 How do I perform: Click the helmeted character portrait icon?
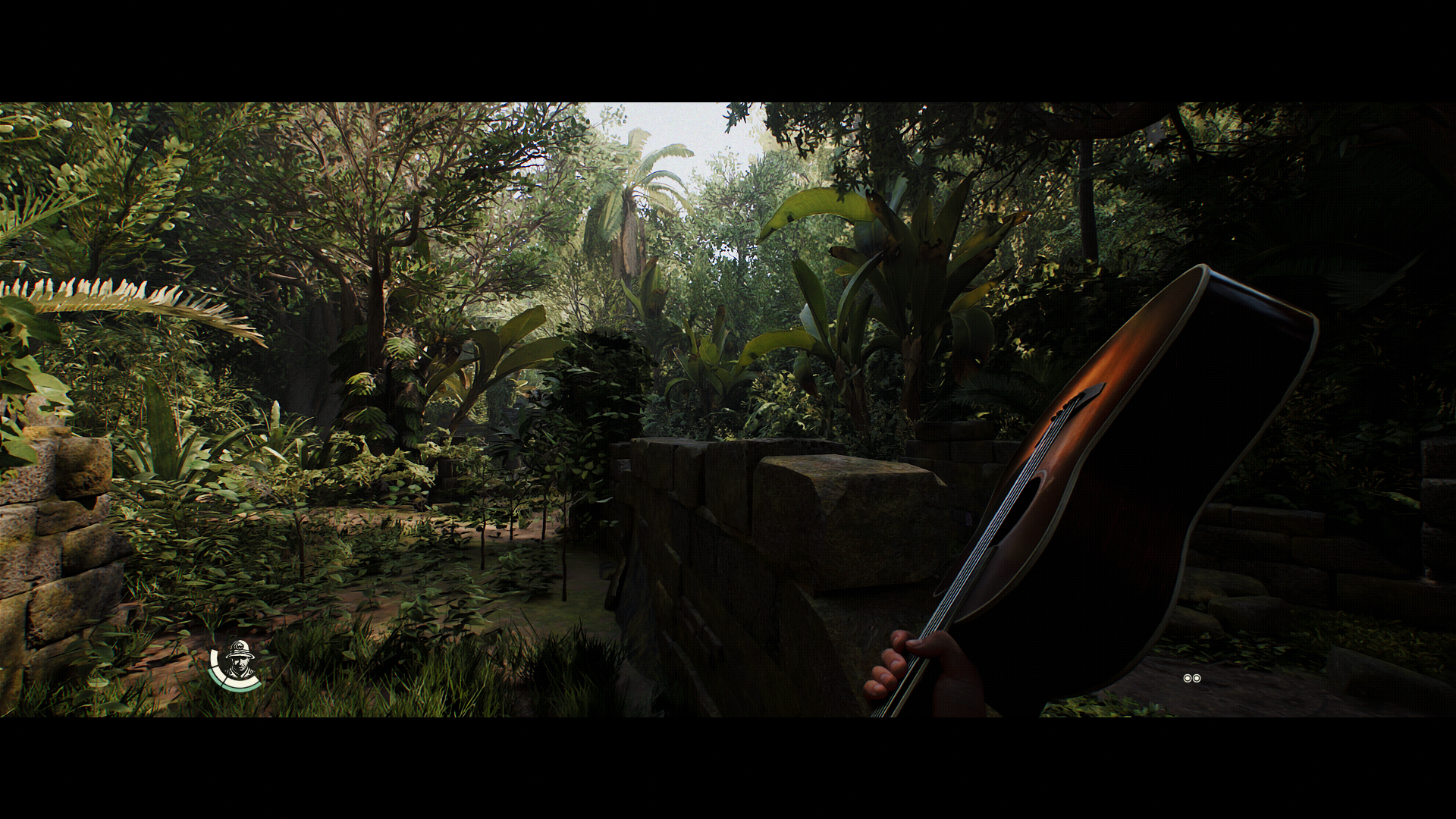[x=239, y=661]
